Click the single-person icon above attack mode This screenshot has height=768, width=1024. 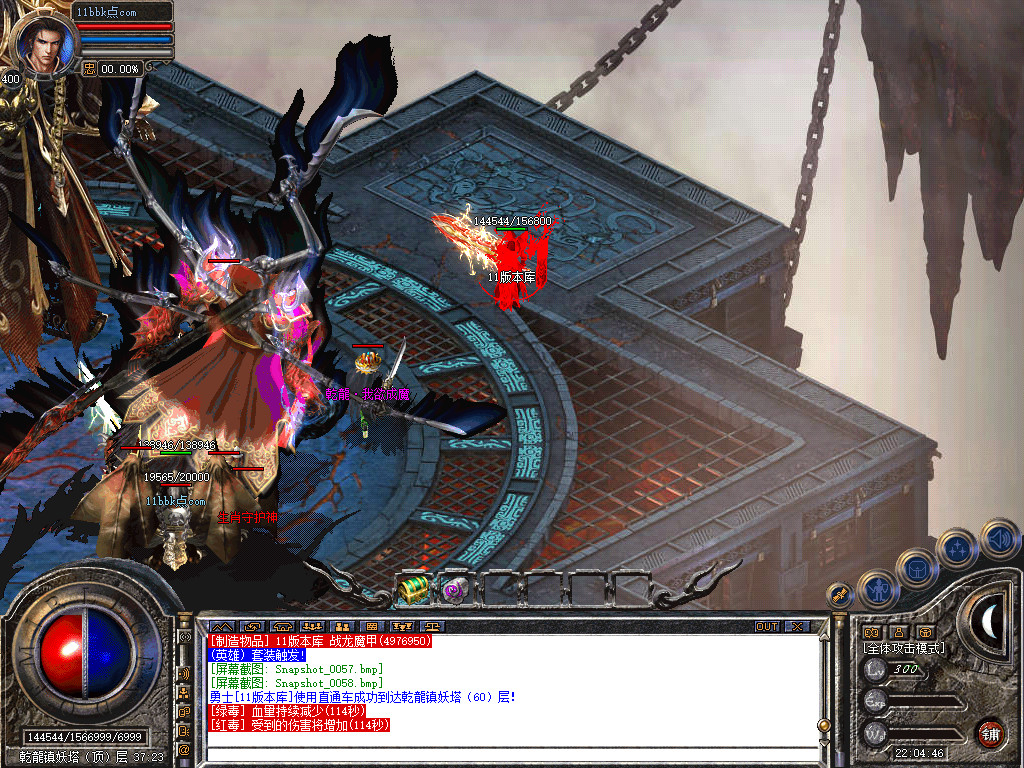[x=899, y=632]
